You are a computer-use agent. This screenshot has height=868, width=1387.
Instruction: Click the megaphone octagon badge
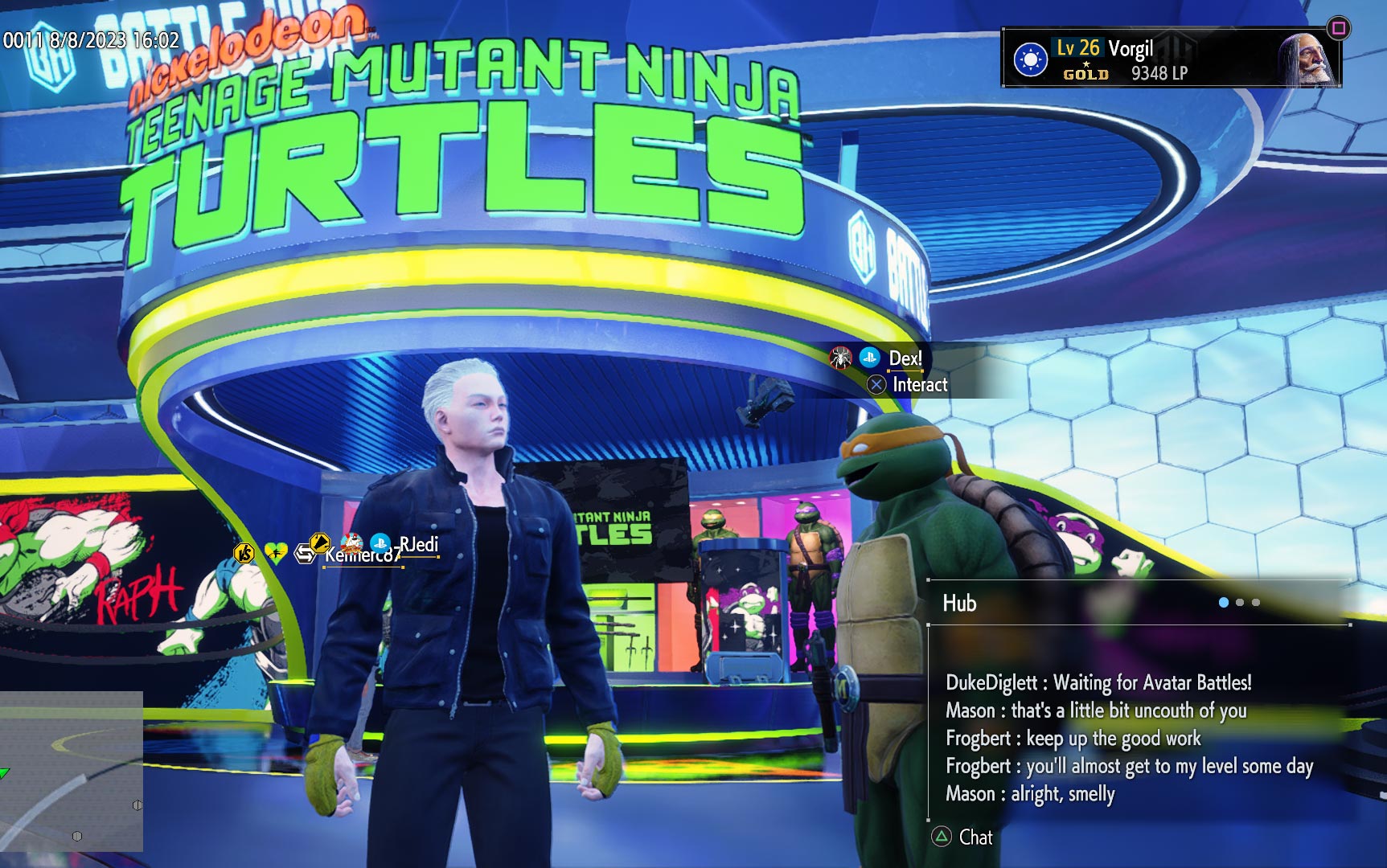click(320, 544)
